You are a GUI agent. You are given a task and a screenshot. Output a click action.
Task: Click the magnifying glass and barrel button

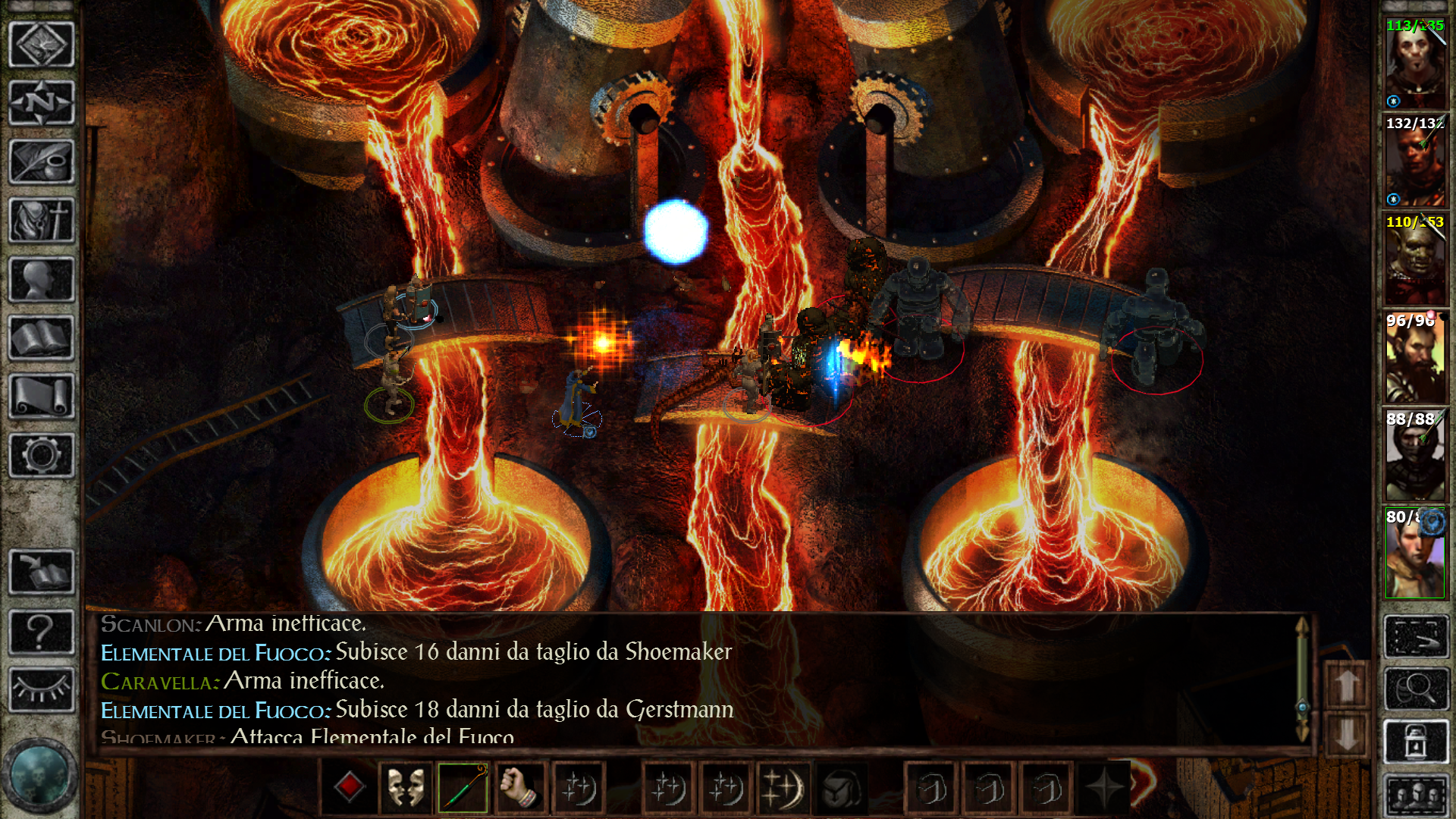pos(1415,689)
